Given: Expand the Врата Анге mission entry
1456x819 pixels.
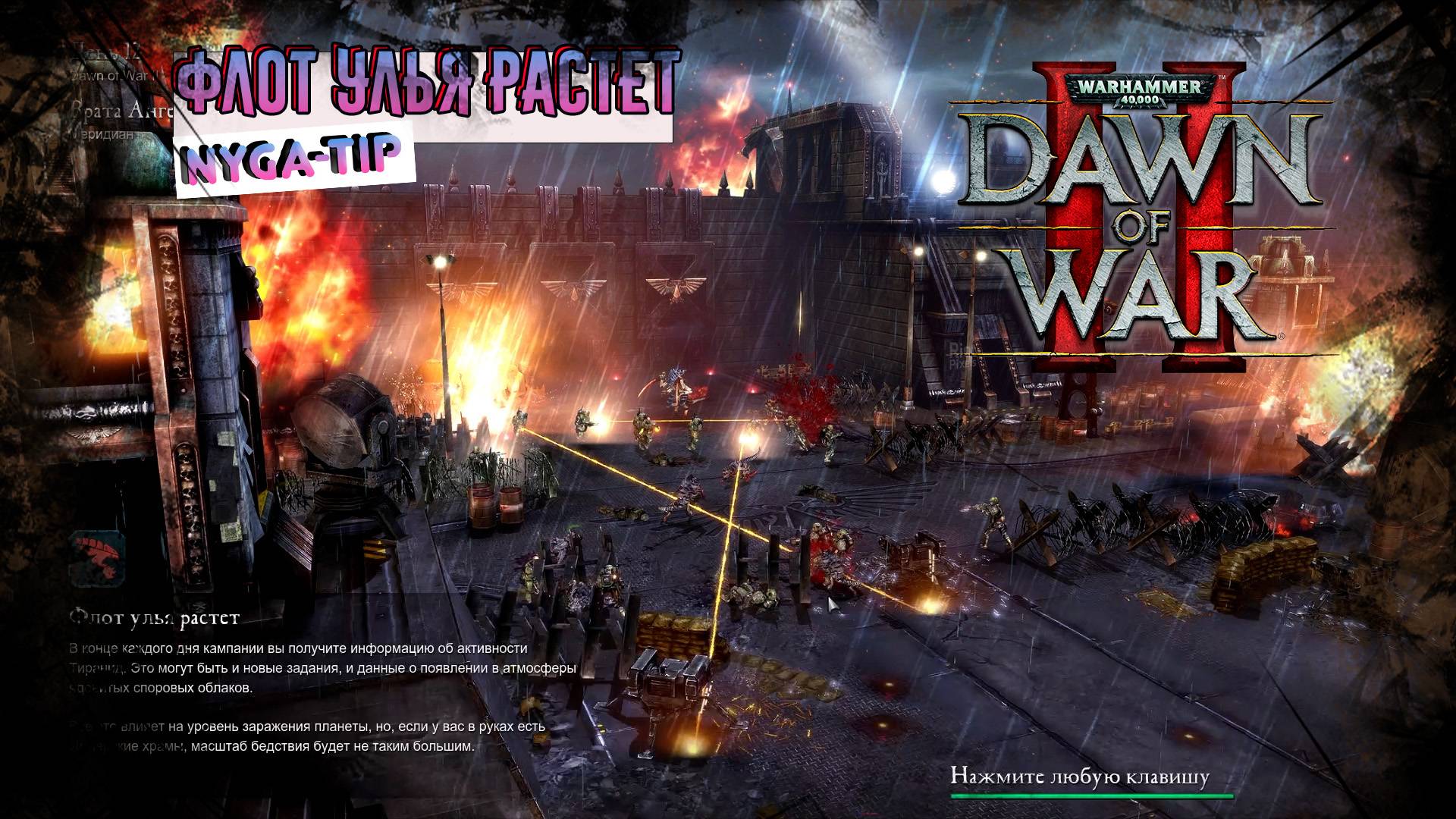Looking at the screenshot, I should [114, 112].
